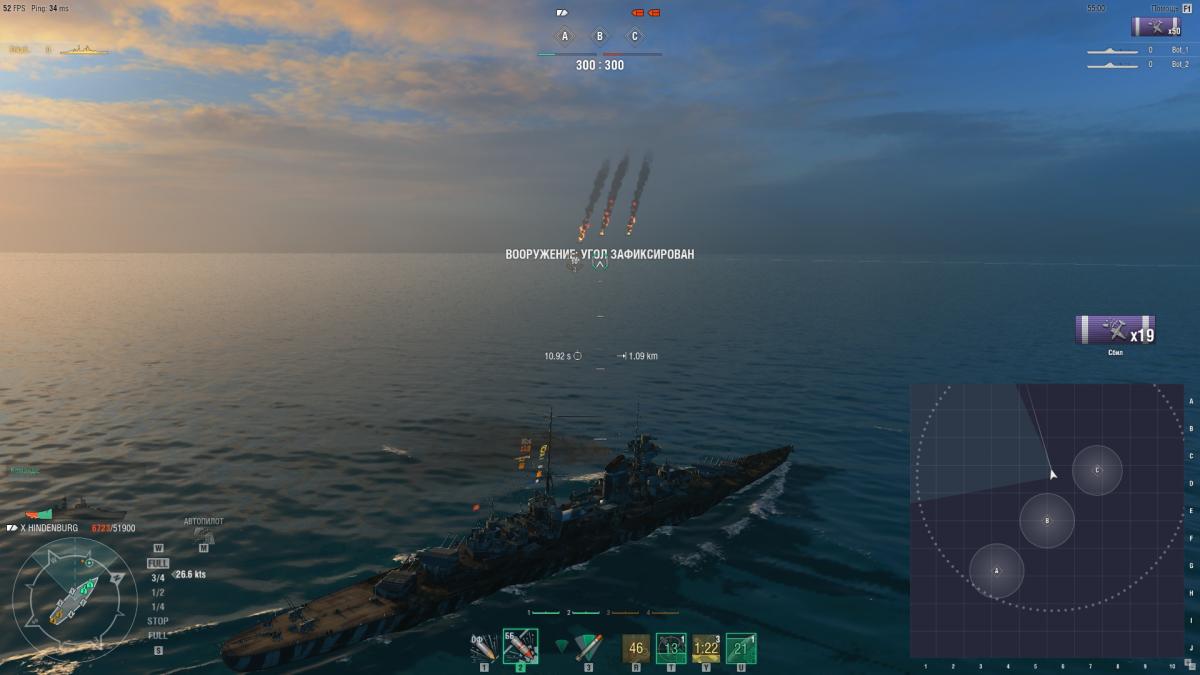Select capture point A on minimap
The image size is (1200, 675).
[997, 571]
